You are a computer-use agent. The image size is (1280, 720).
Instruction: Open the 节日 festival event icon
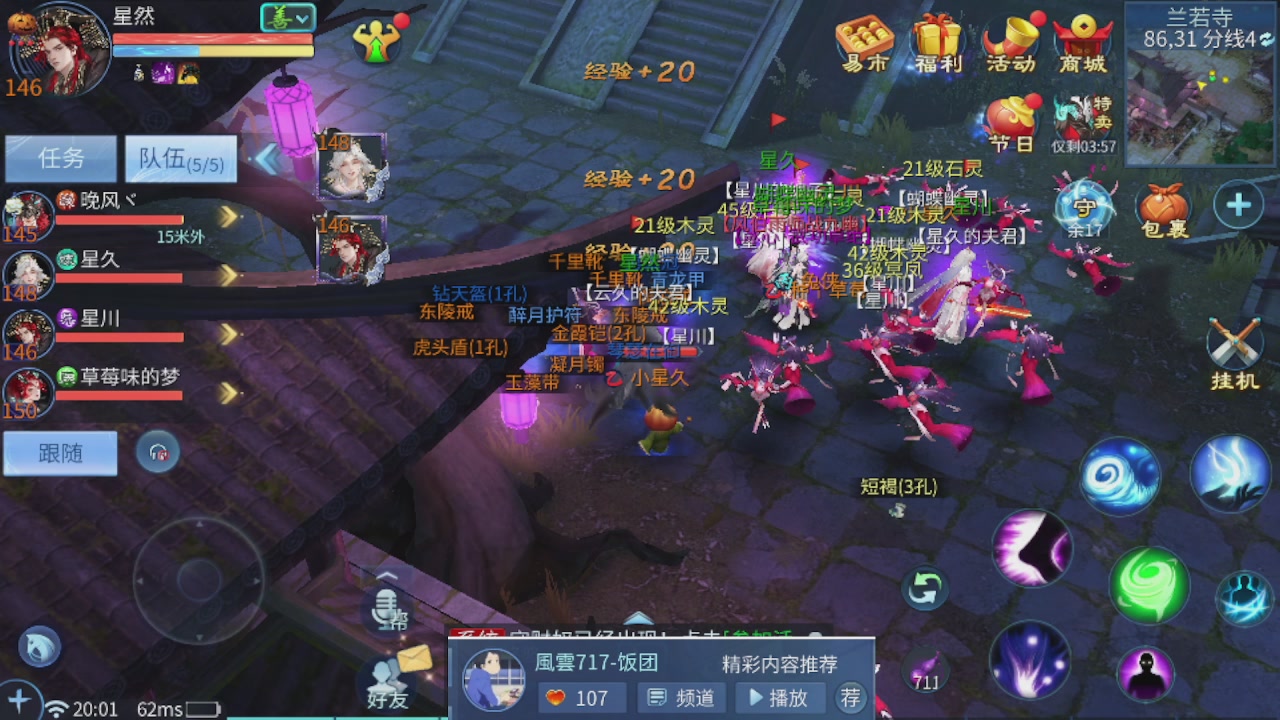[x=1010, y=117]
